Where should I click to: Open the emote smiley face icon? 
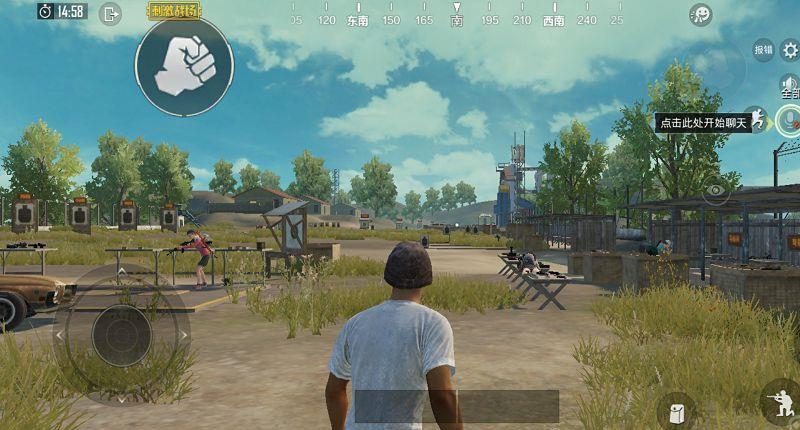pos(701,15)
